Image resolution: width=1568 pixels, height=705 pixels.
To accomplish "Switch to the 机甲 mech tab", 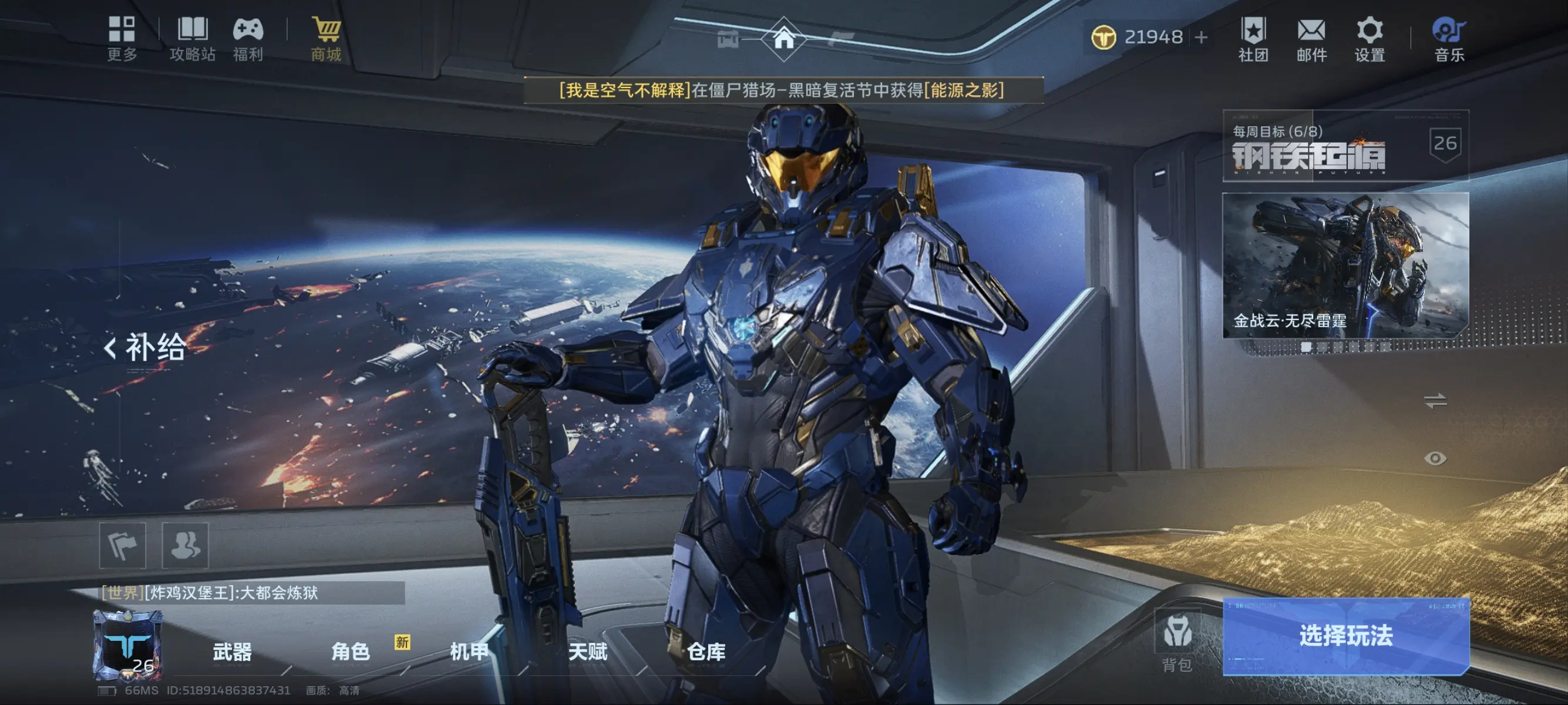I will pyautogui.click(x=467, y=653).
